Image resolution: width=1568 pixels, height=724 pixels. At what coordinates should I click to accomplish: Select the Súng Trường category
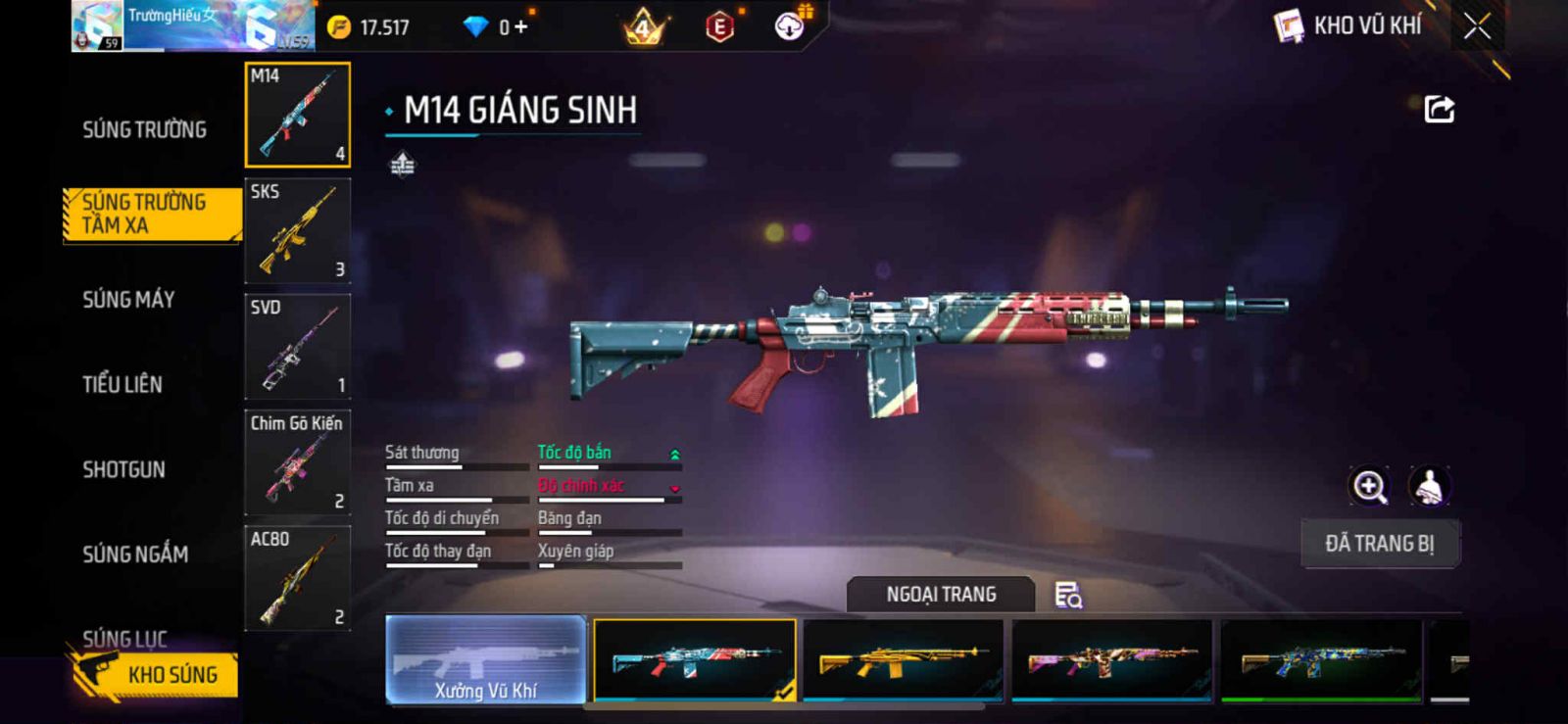click(144, 129)
